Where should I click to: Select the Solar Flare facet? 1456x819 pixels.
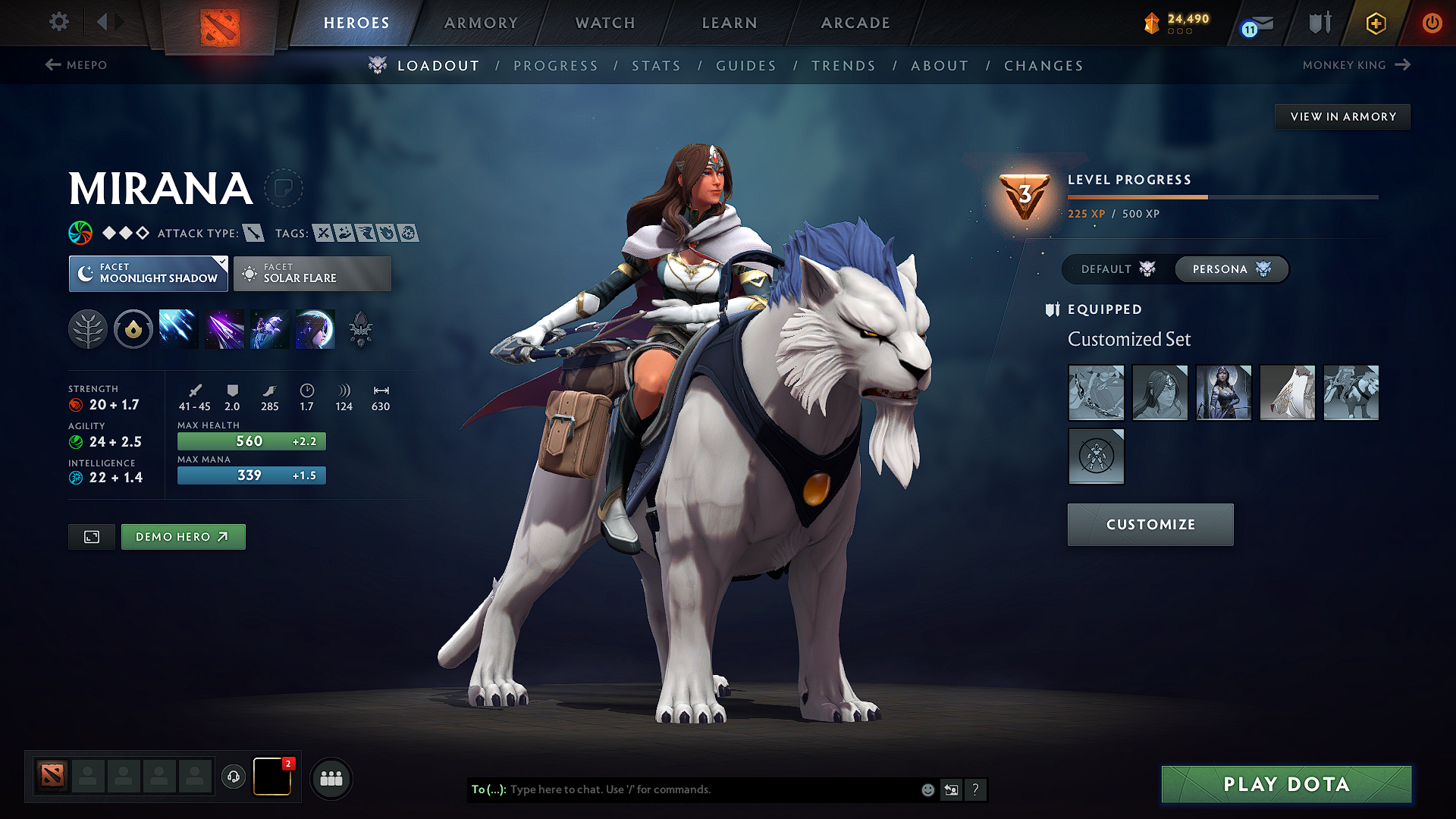[x=312, y=273]
